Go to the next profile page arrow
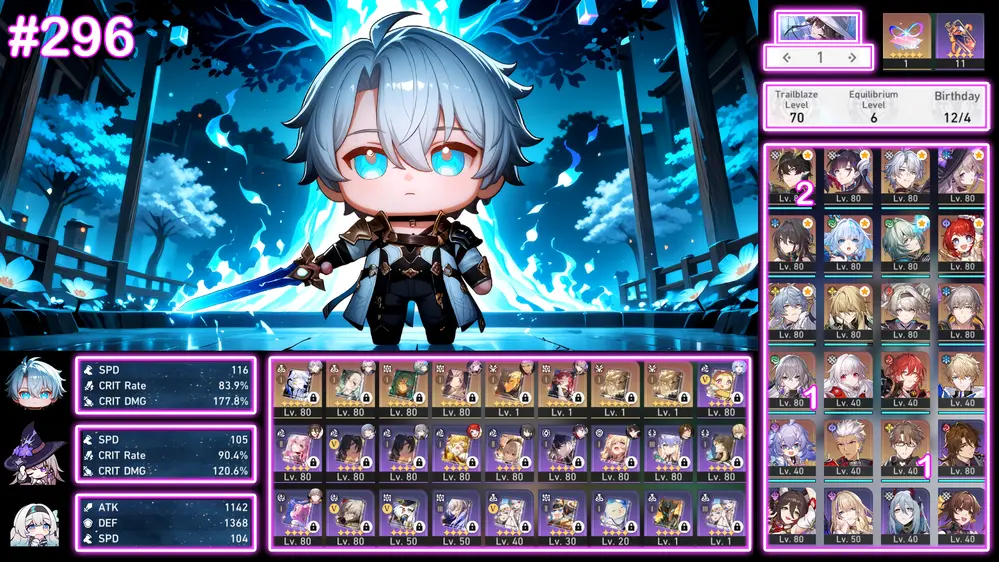Image resolution: width=999 pixels, height=562 pixels. pos(852,58)
